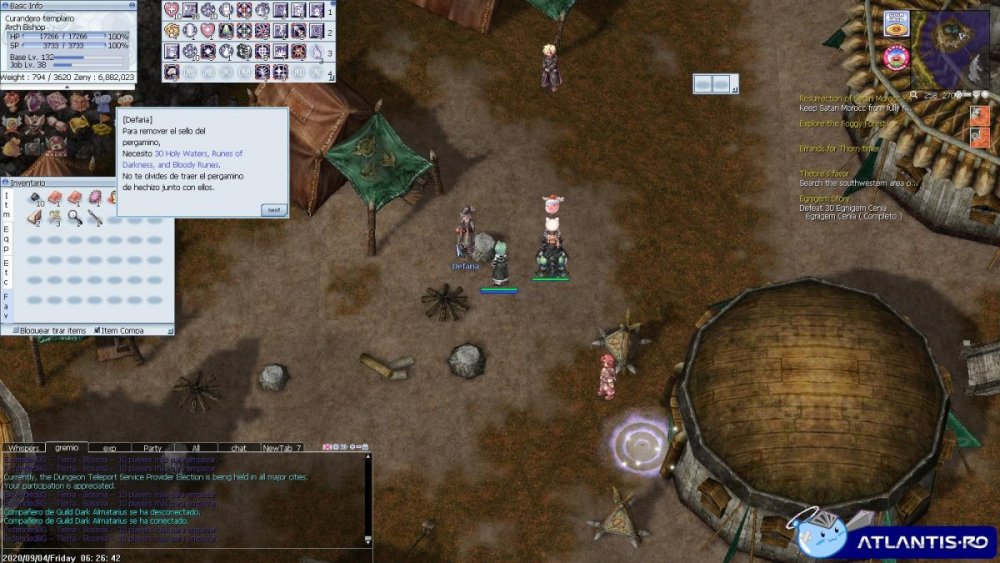Click the next button in Defaria's dialogue
The image size is (1000, 563).
(x=273, y=209)
